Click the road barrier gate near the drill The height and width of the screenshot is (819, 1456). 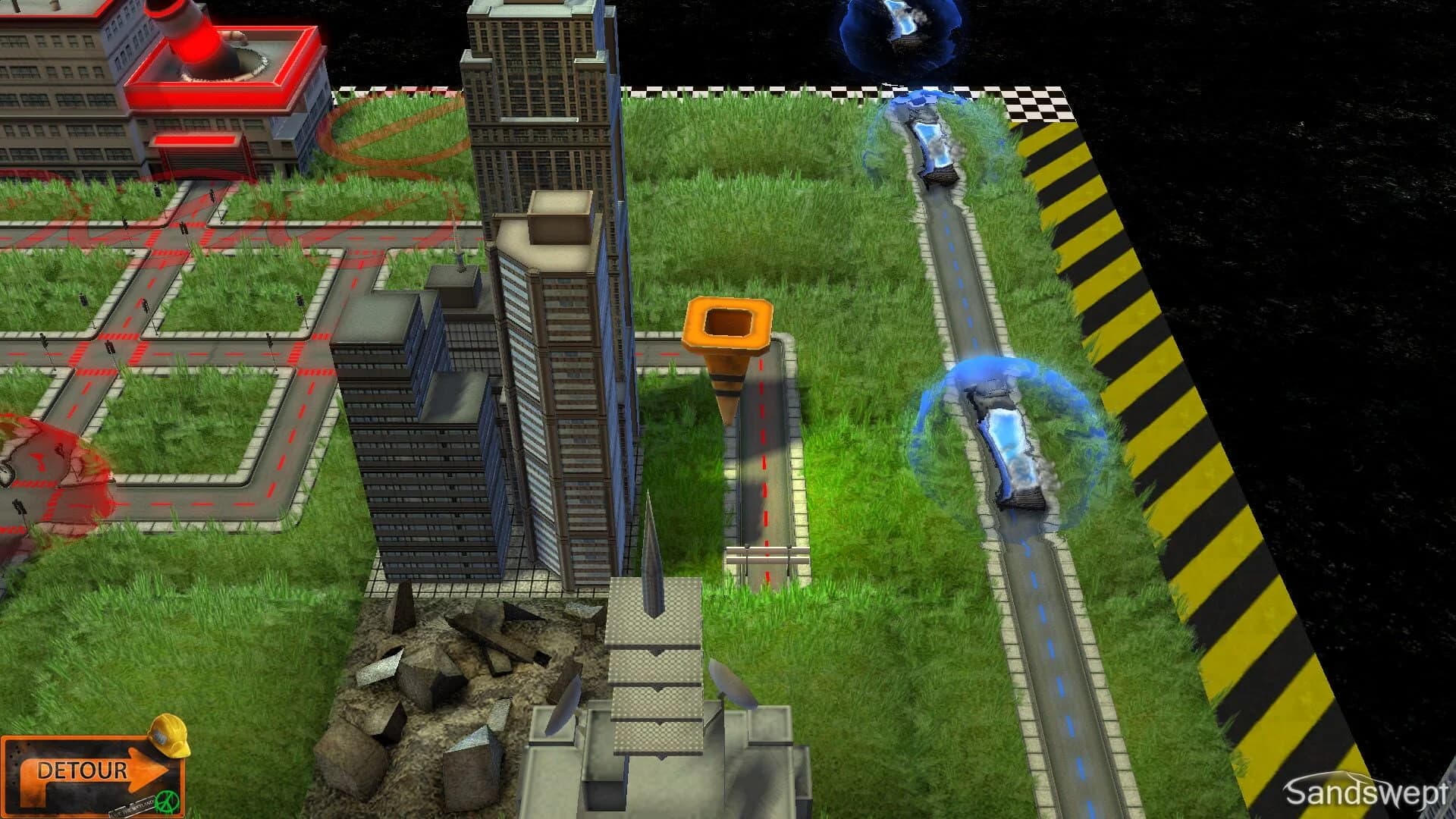766,554
